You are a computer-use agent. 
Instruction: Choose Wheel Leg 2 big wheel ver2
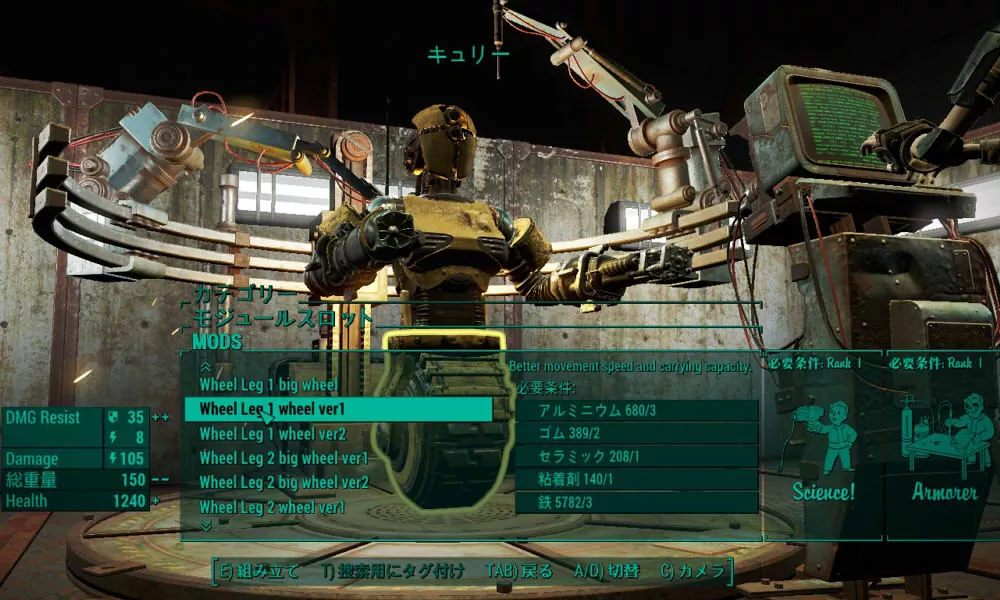click(283, 483)
